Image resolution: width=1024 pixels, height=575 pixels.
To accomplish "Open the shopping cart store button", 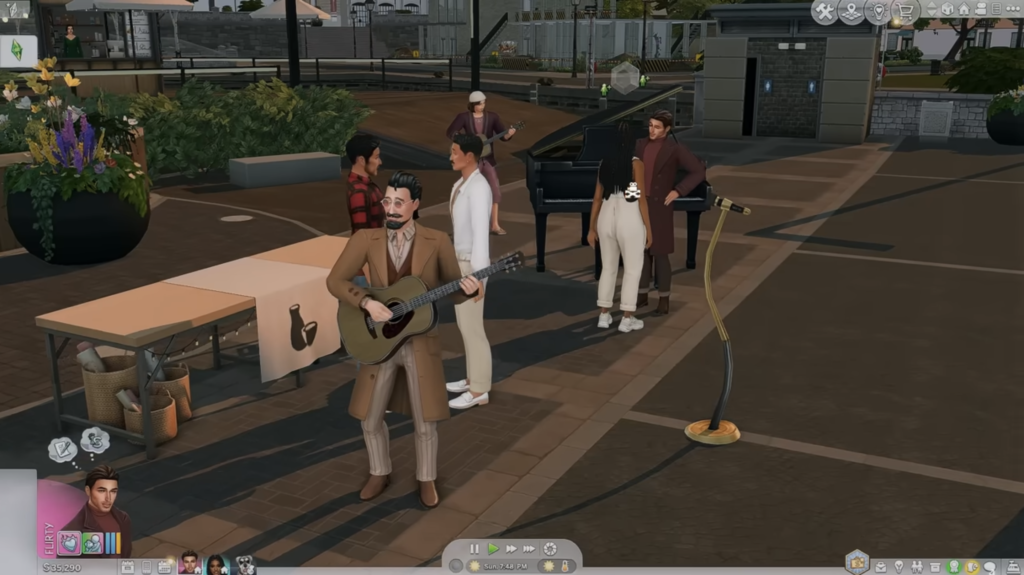I will pyautogui.click(x=906, y=12).
